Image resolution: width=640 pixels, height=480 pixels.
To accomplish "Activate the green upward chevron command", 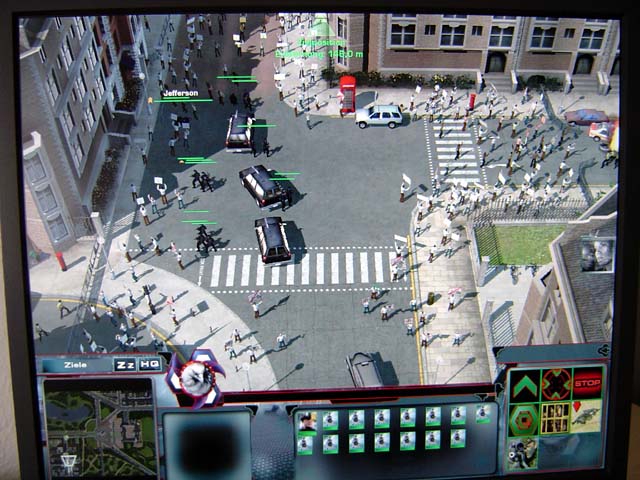I will point(525,387).
